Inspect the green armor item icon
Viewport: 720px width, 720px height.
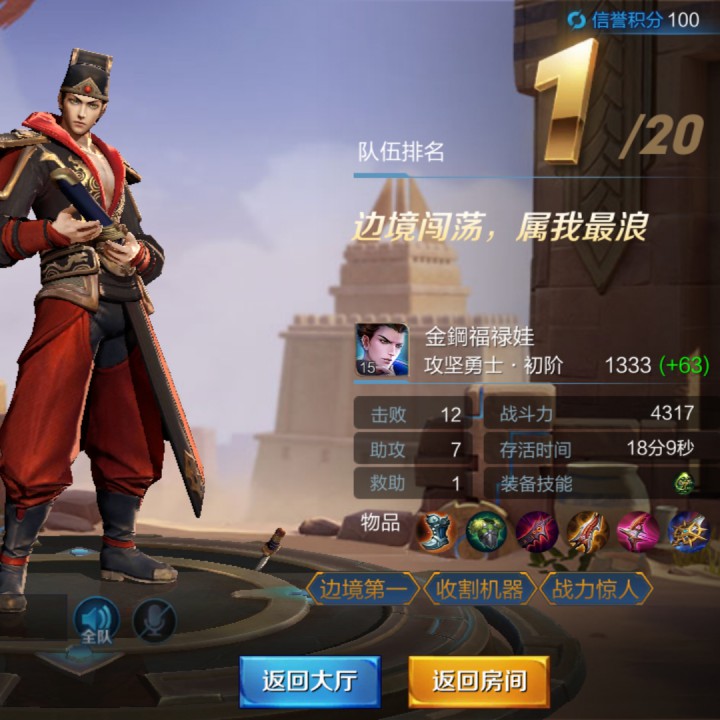(486, 531)
